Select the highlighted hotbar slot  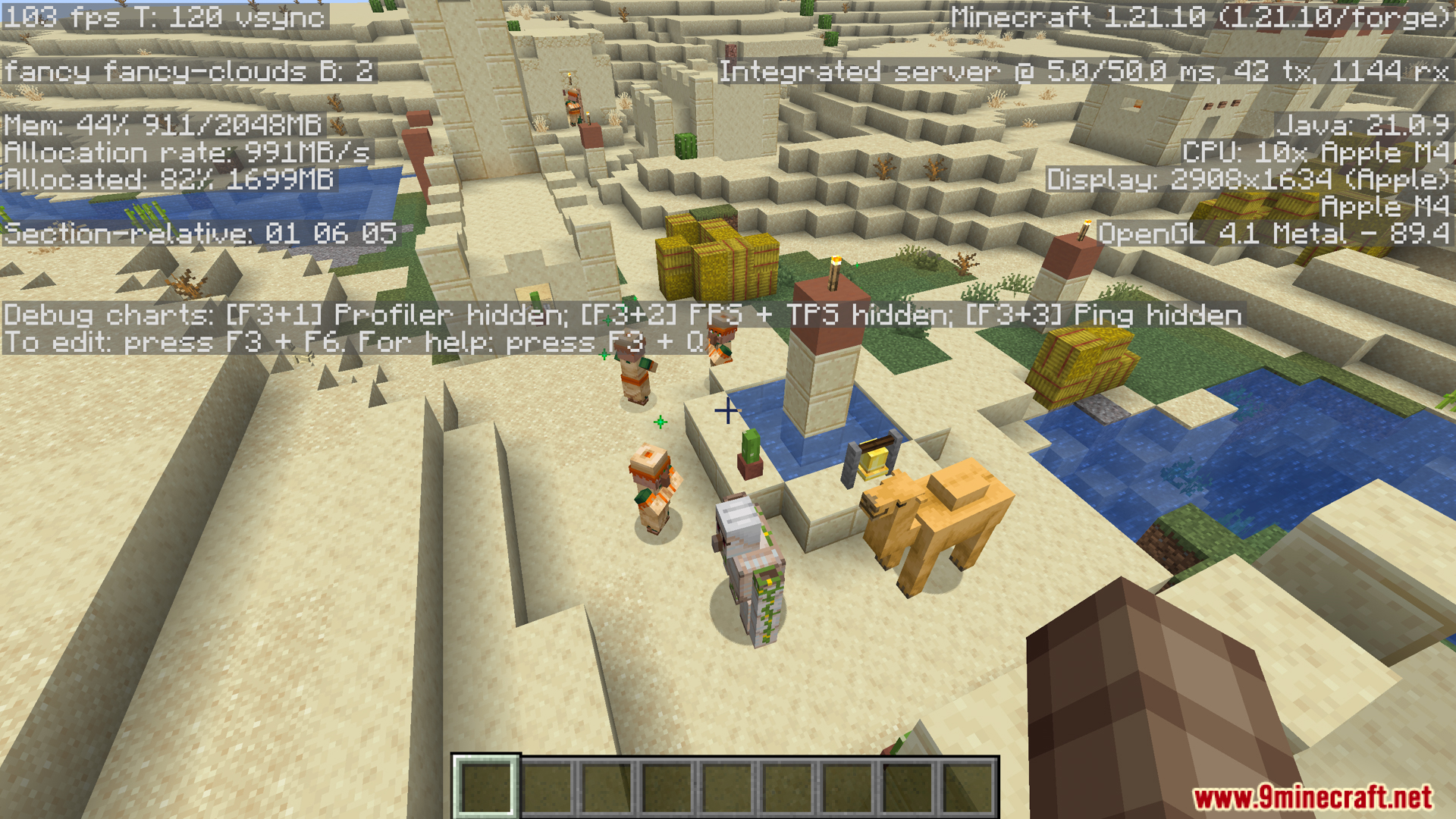pyautogui.click(x=485, y=787)
